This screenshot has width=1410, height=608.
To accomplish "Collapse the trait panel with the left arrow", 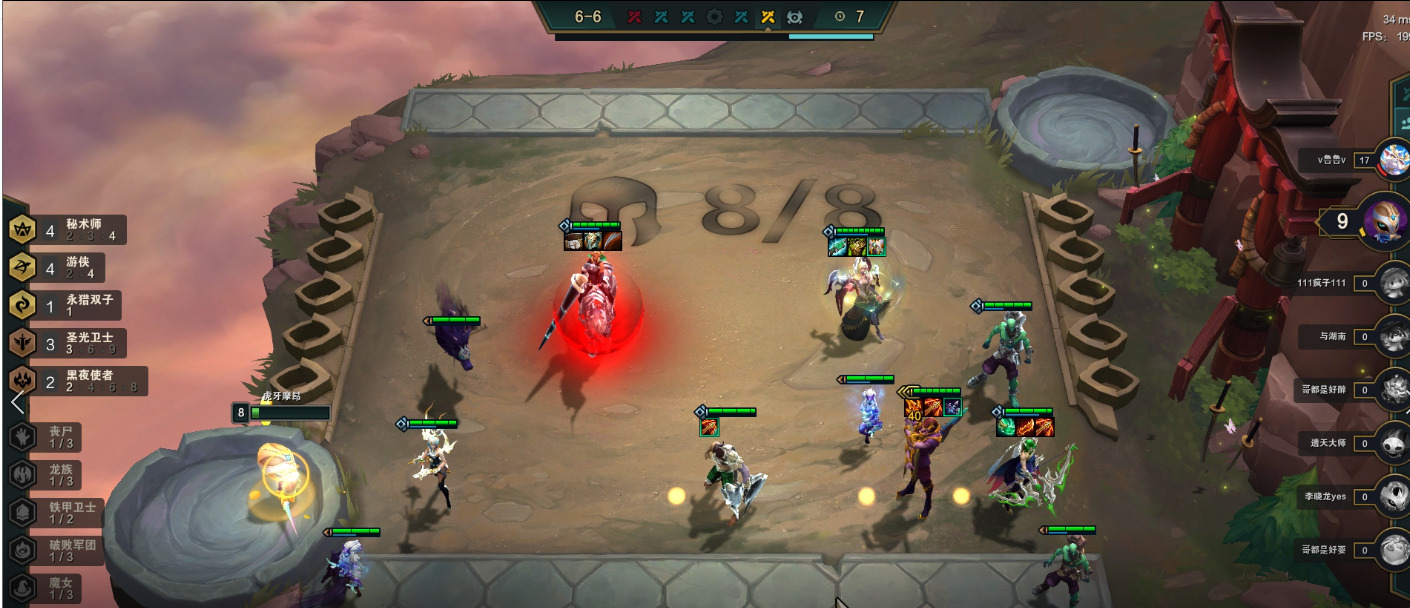I will (16, 402).
